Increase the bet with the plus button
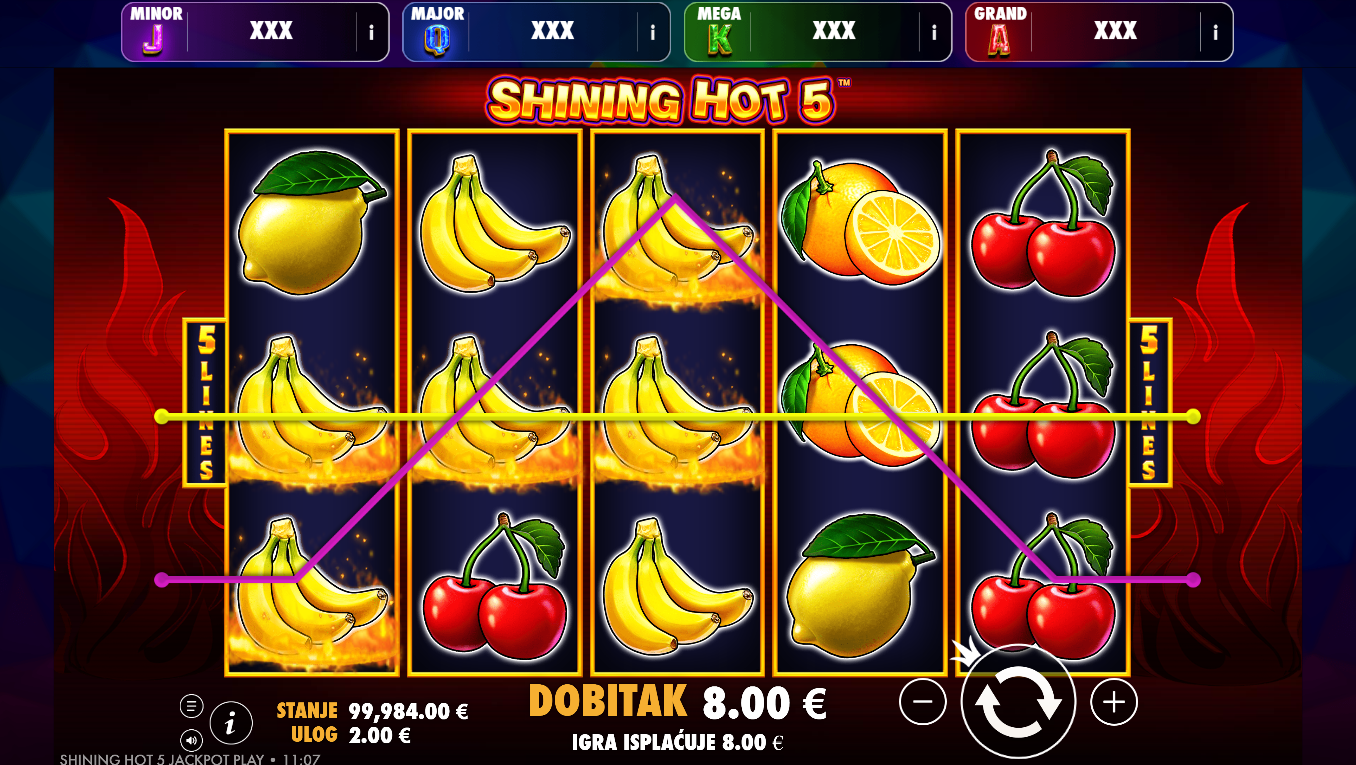1356x765 pixels. click(1114, 703)
